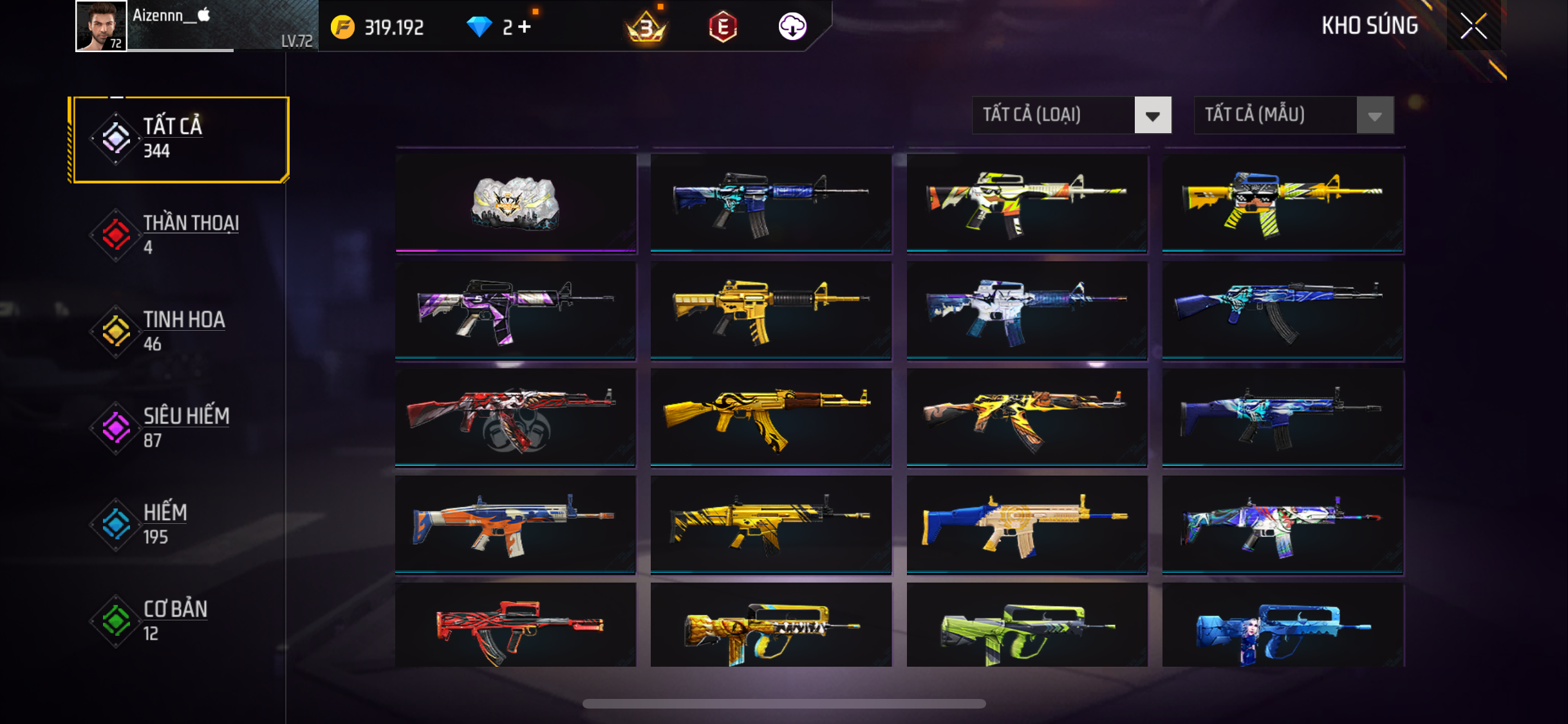Image resolution: width=1568 pixels, height=724 pixels.
Task: Click the red E badge icon
Action: 723,27
